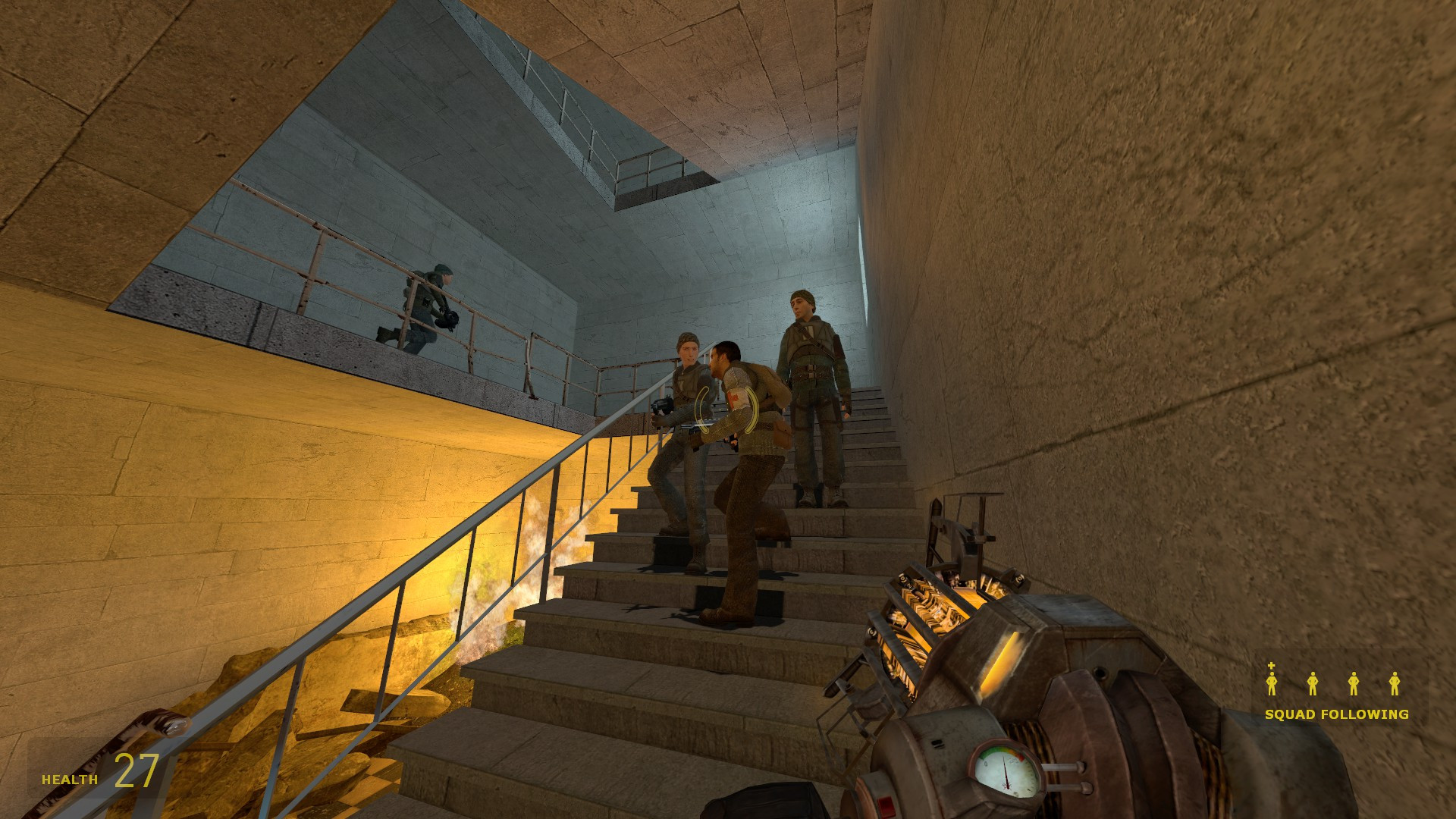Click the pressure gauge on the gravity gun

(x=1006, y=769)
